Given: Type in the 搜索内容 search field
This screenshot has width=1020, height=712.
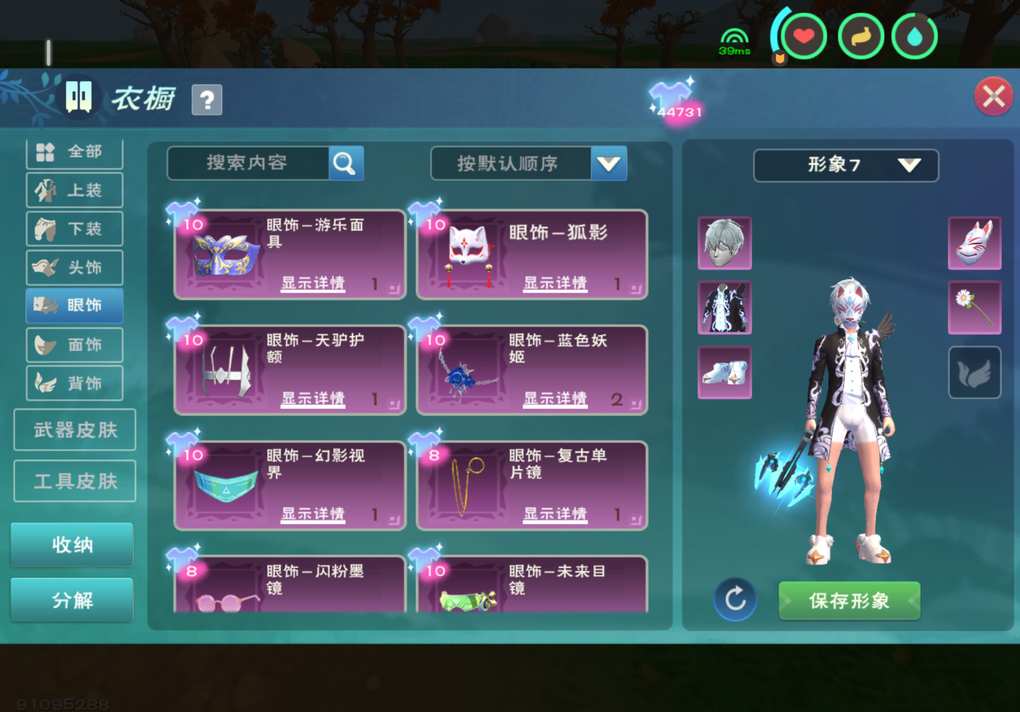Looking at the screenshot, I should point(247,163).
